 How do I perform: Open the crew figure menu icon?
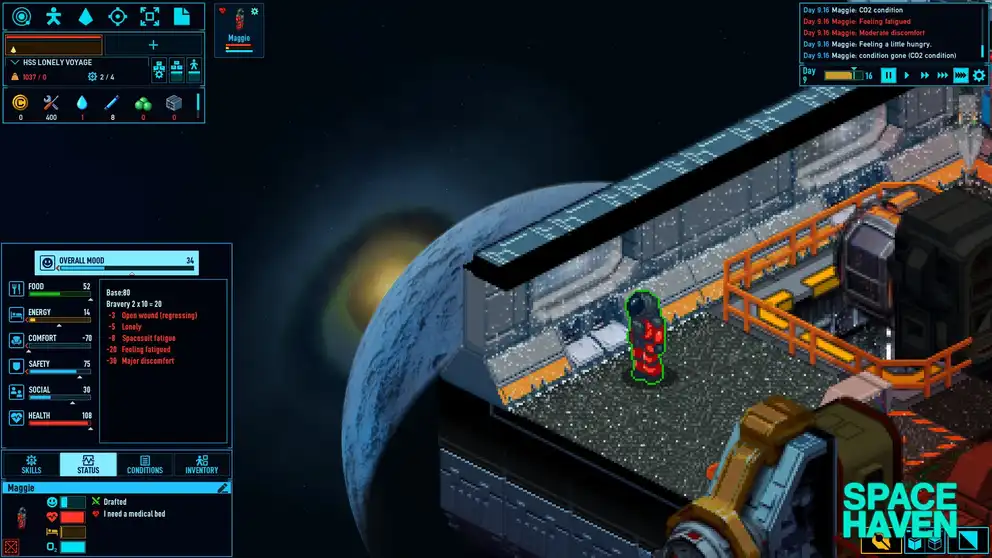pos(54,16)
